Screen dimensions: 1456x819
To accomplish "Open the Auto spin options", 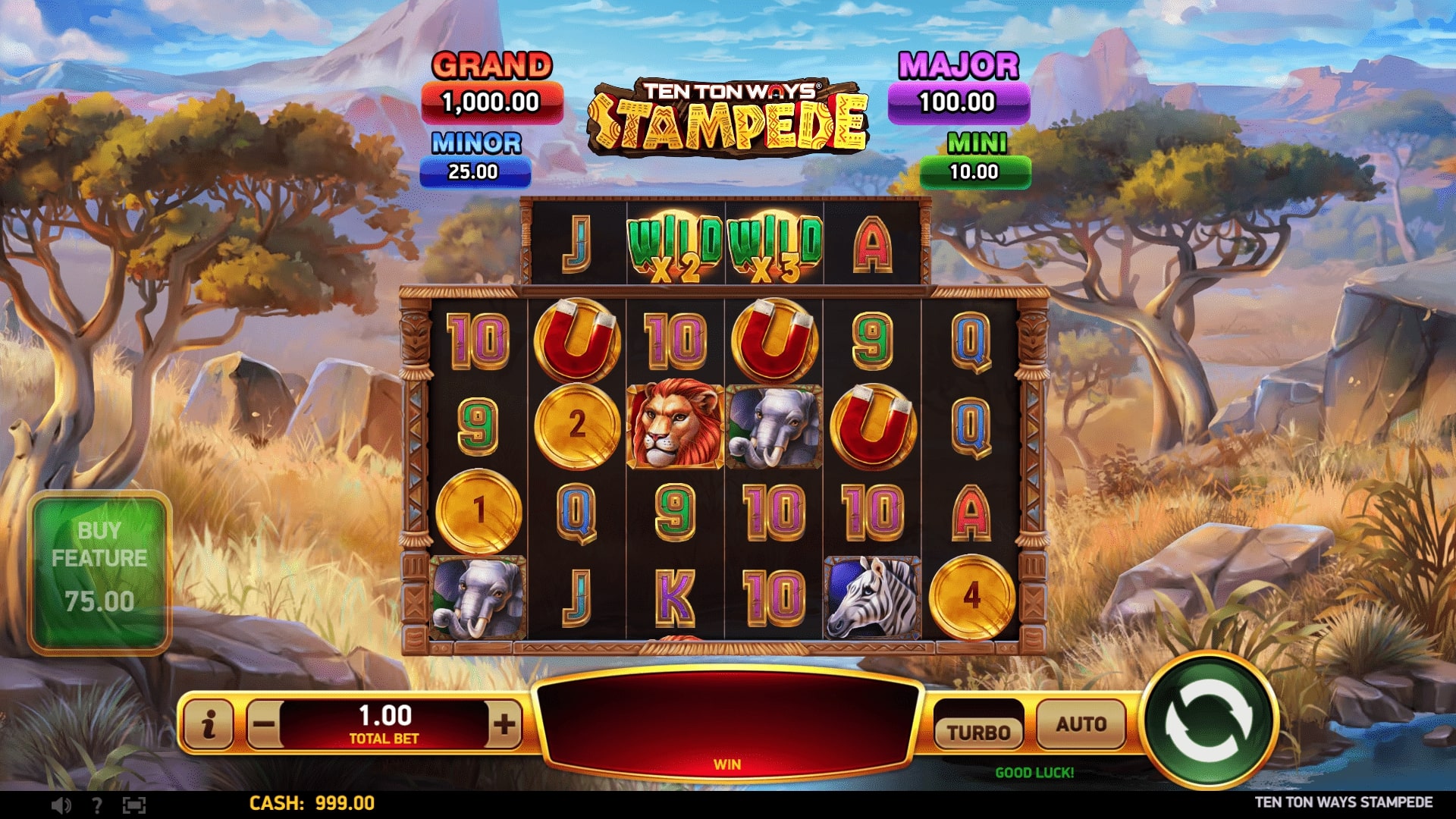I will tap(1081, 725).
